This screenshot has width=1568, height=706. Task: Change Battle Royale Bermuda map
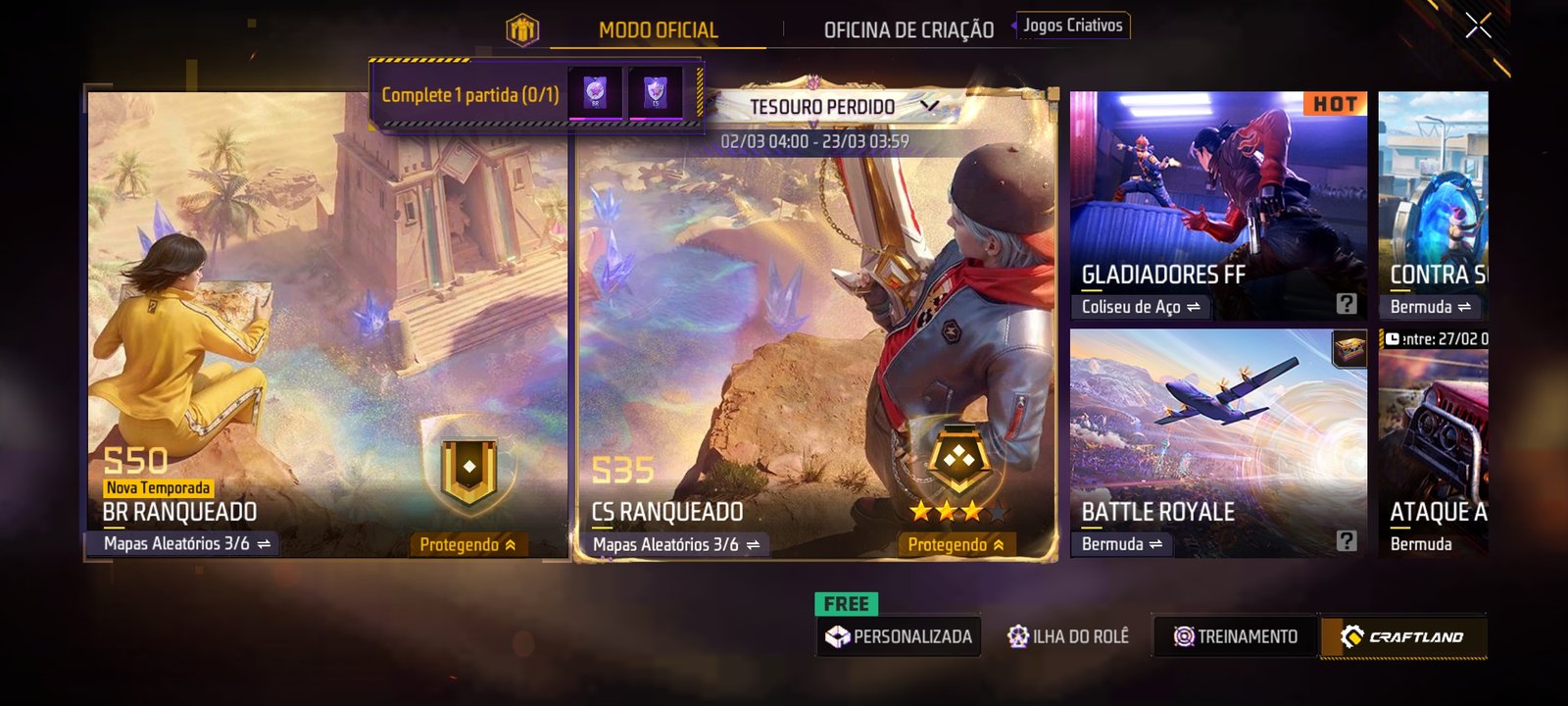tap(1122, 543)
